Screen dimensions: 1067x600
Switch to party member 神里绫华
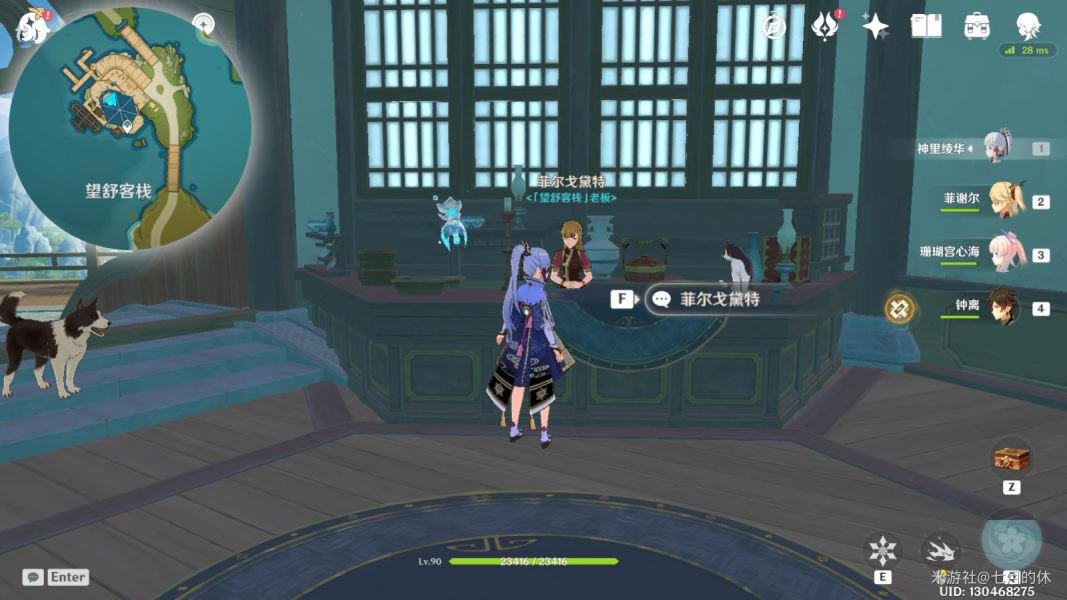[x=998, y=148]
